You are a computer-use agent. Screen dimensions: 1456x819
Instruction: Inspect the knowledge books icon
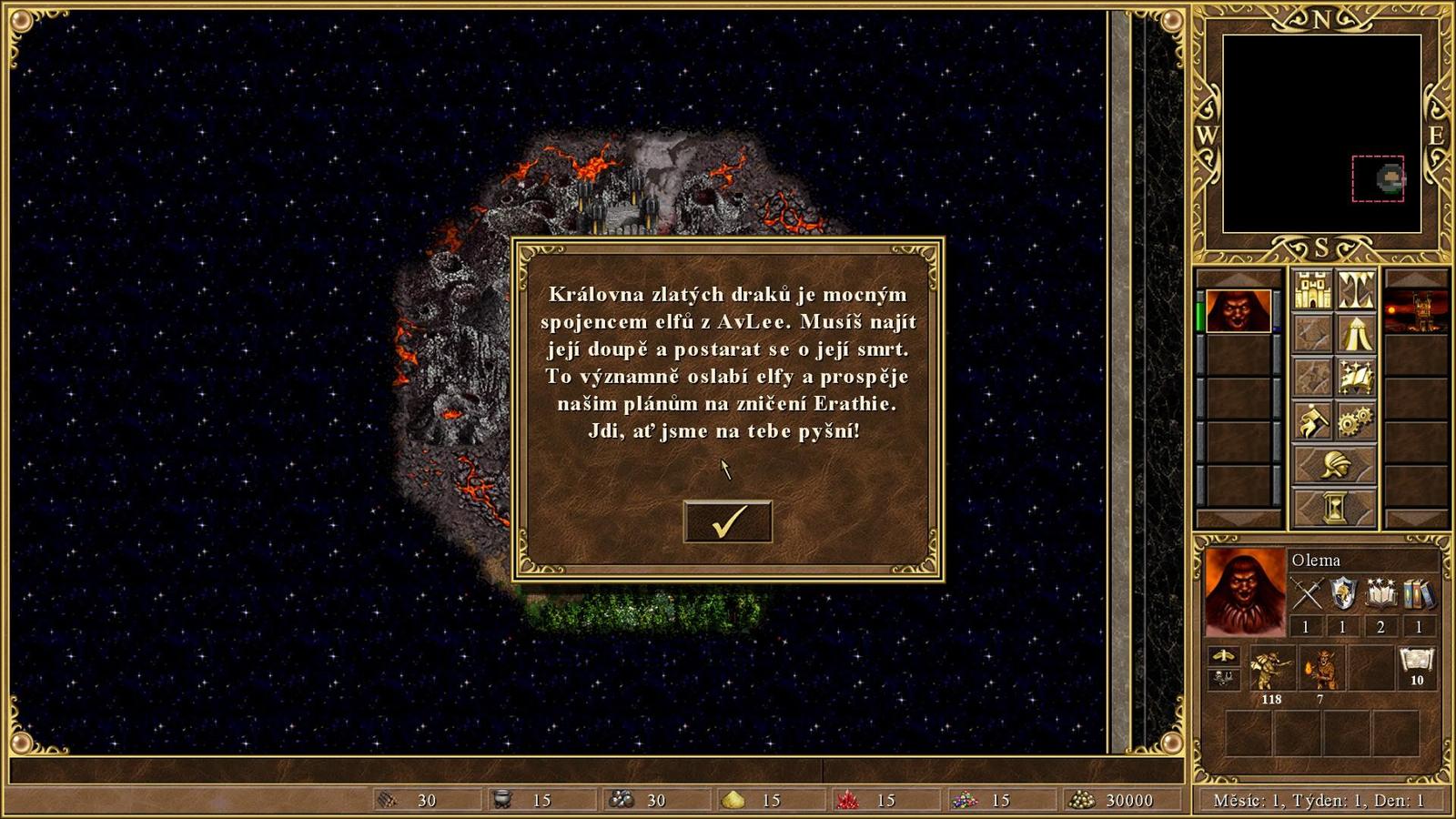[x=1417, y=593]
